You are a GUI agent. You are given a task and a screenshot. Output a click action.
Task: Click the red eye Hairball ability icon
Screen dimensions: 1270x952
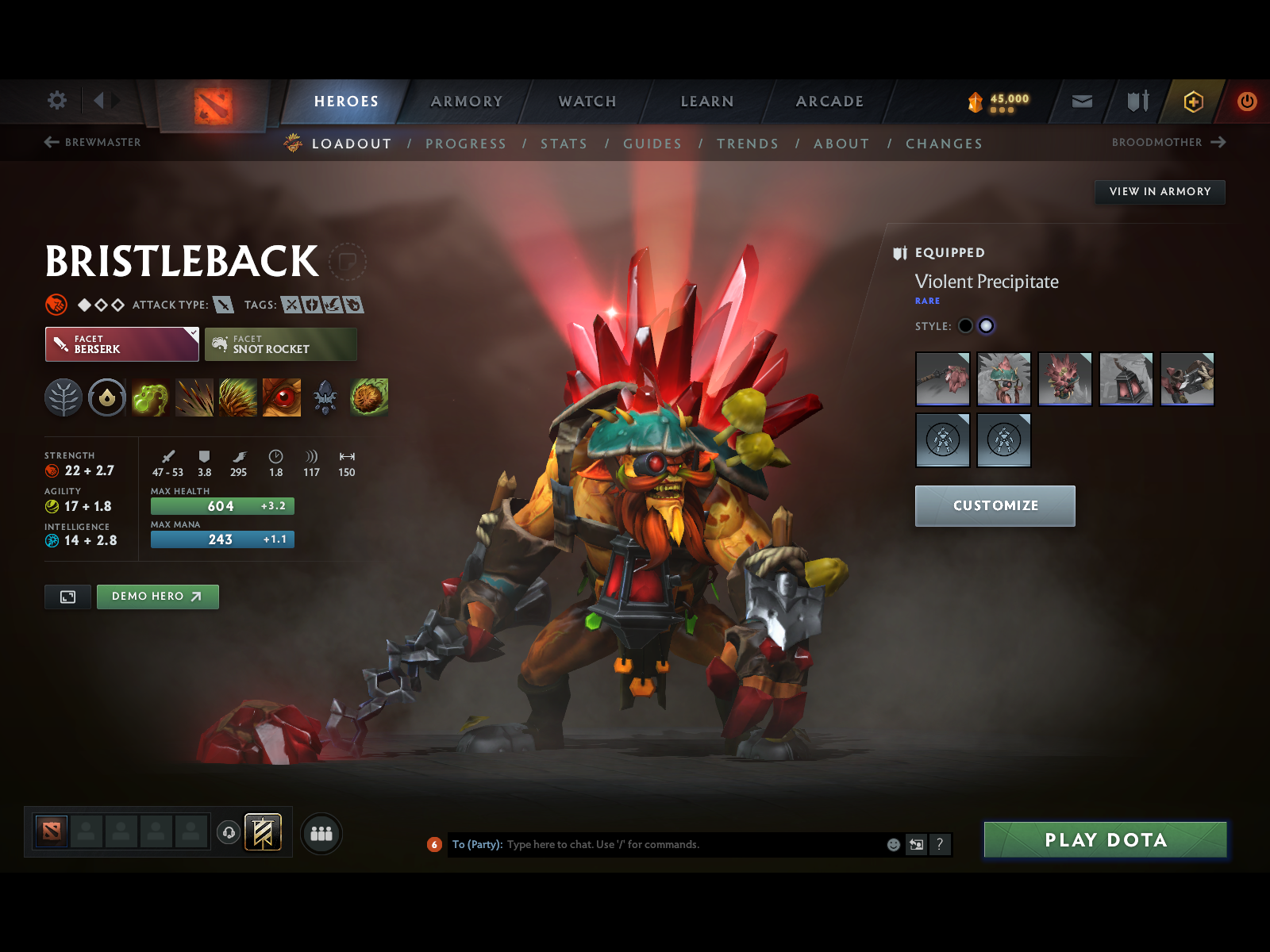tap(282, 398)
